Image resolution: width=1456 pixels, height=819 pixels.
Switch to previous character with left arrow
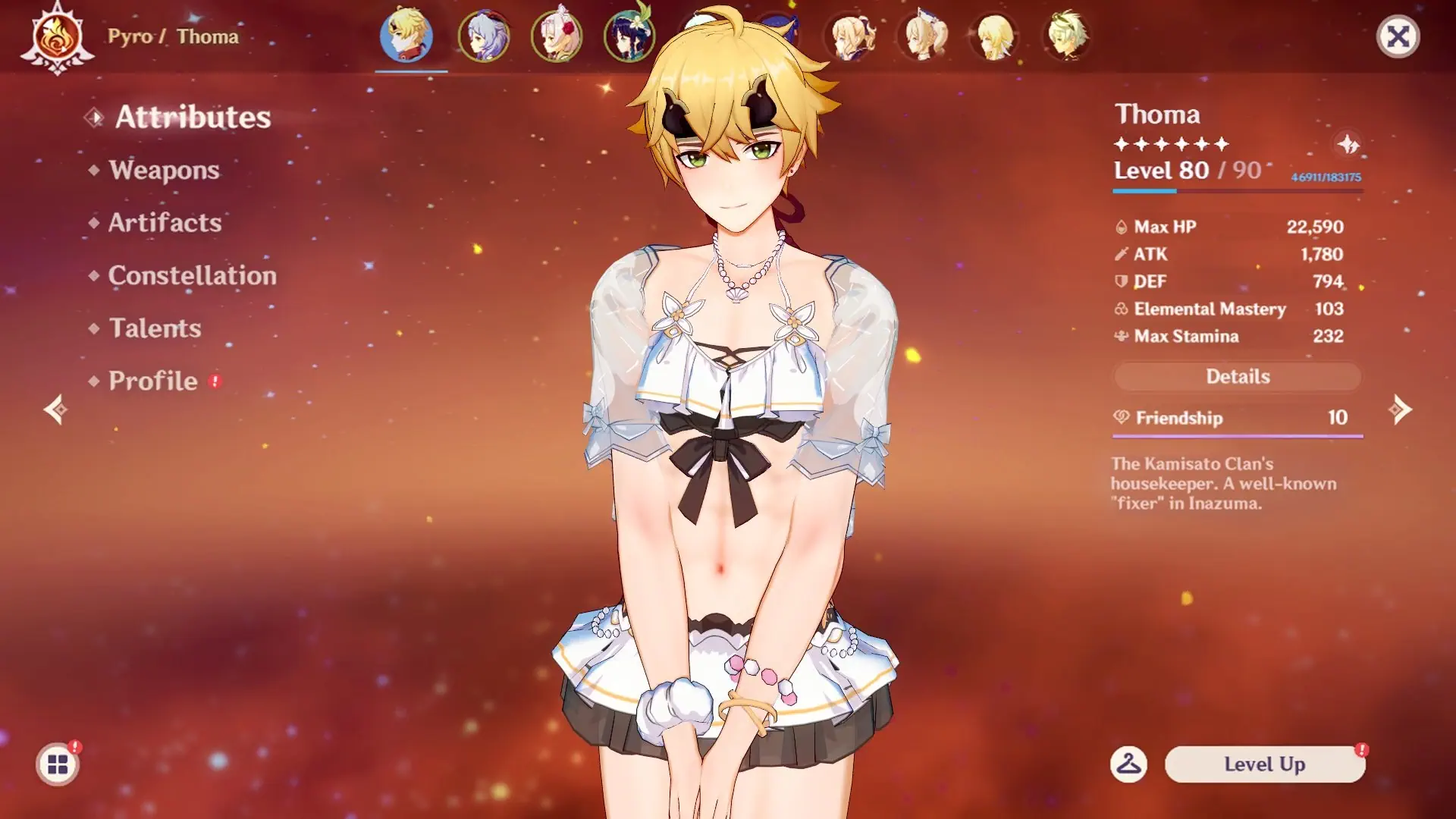pos(55,410)
